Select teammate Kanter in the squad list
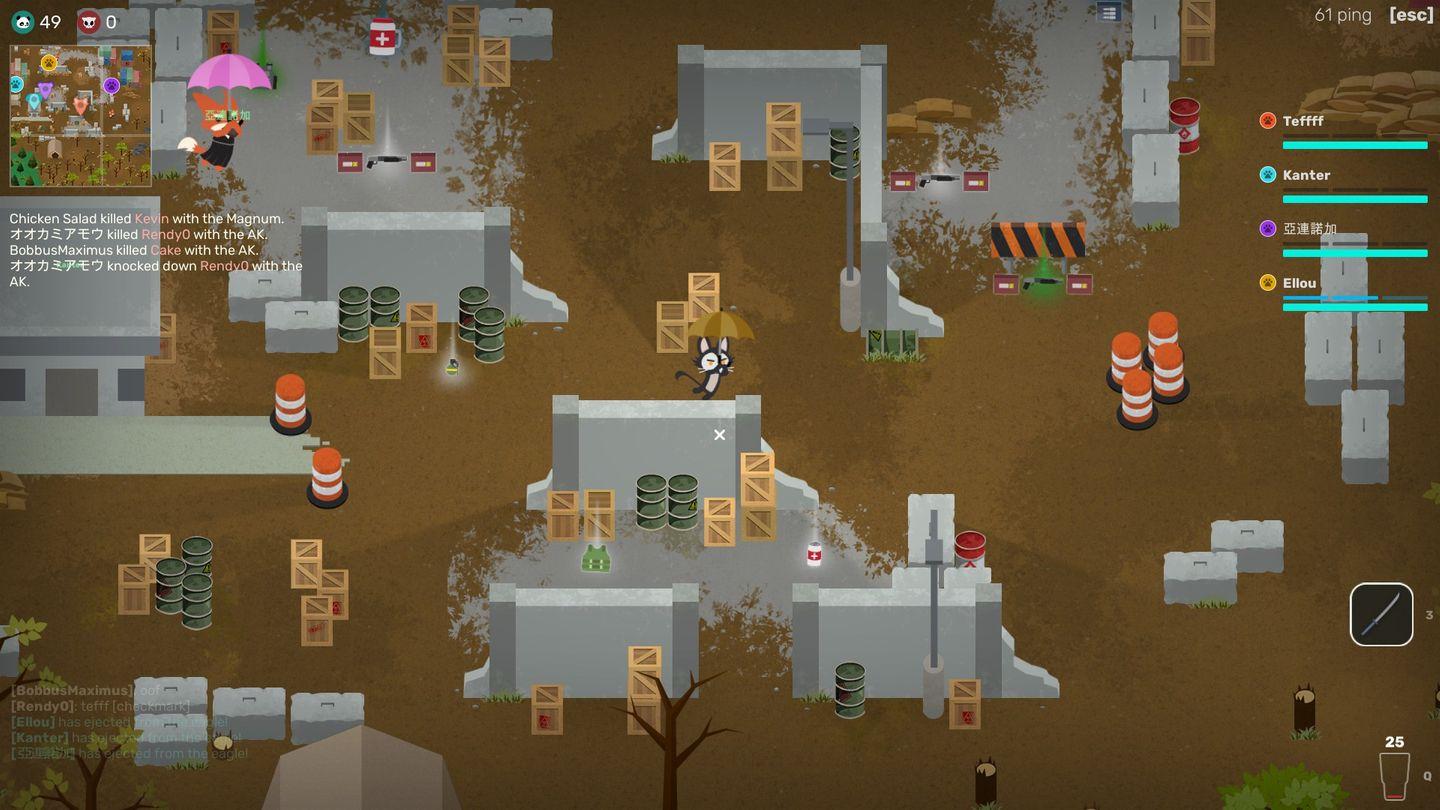The image size is (1440, 810). pos(1306,175)
